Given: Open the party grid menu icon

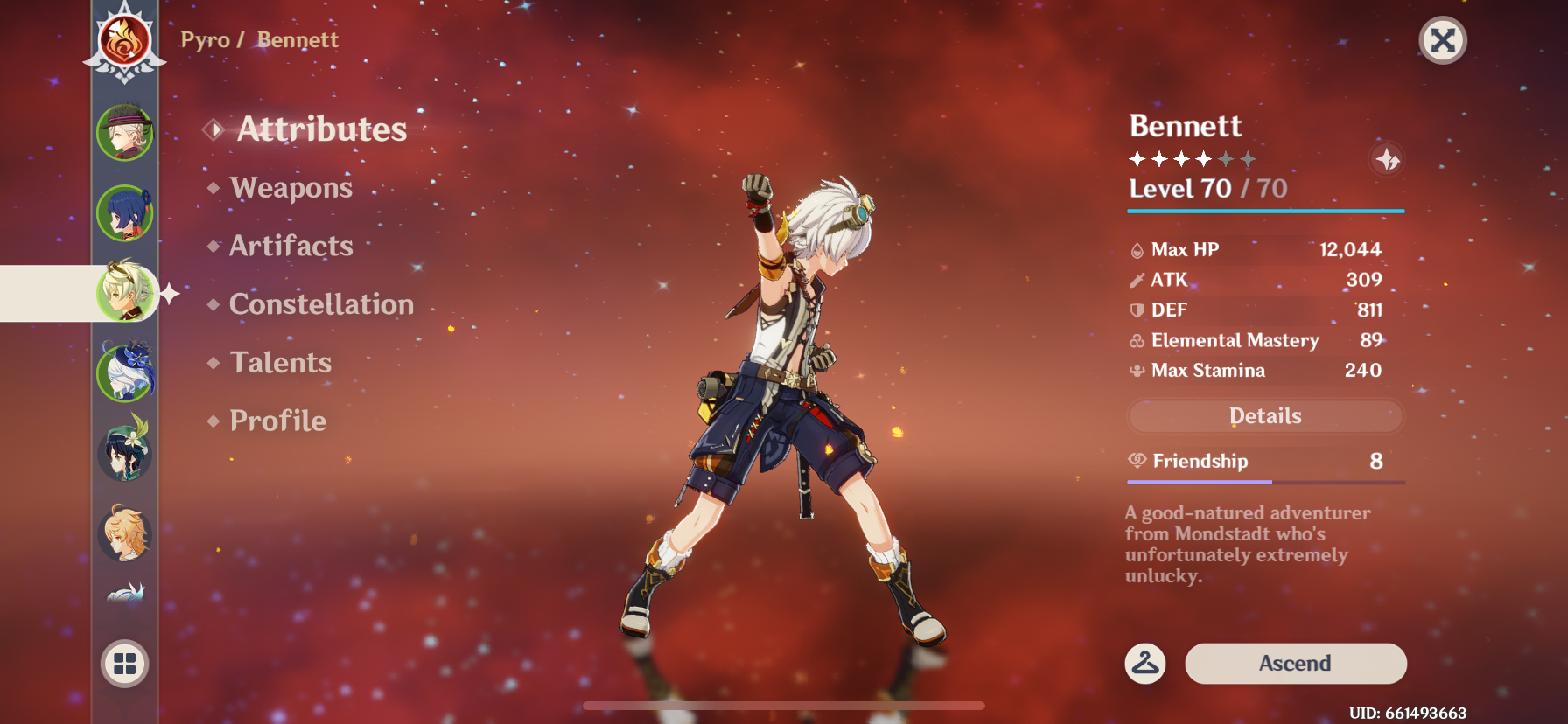Looking at the screenshot, I should coord(124,664).
